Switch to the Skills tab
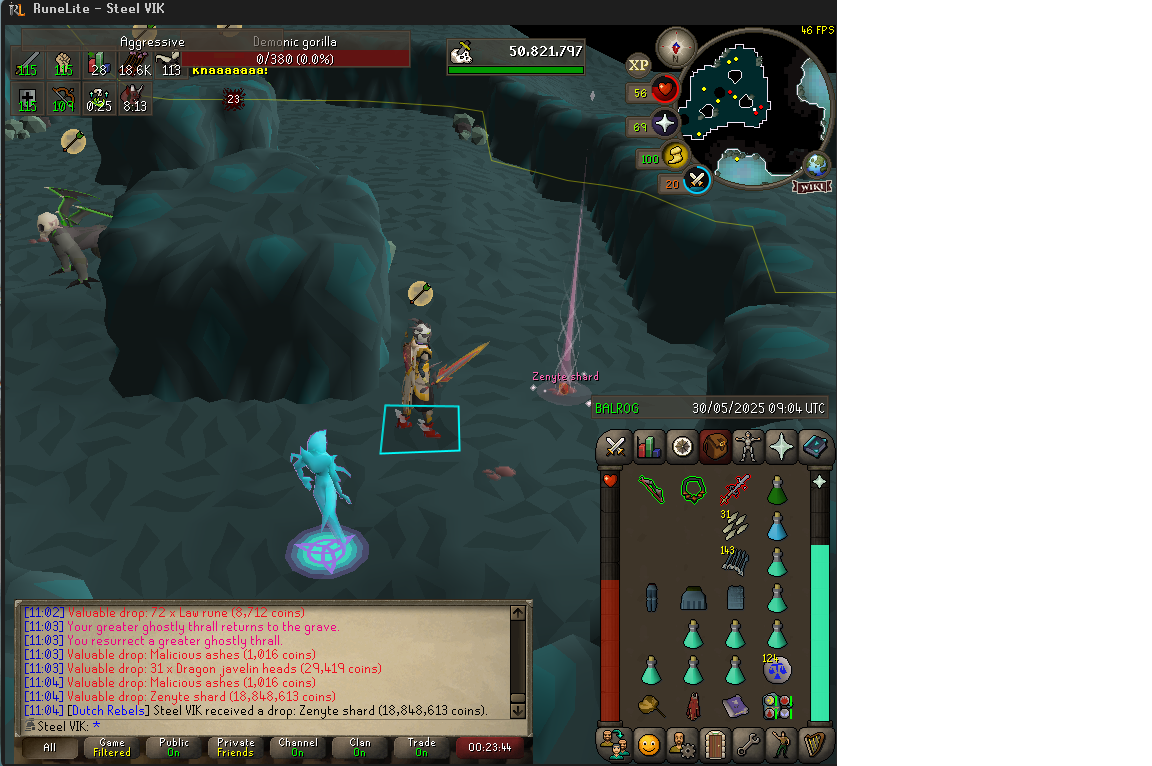The height and width of the screenshot is (766, 1152). pyautogui.click(x=649, y=447)
